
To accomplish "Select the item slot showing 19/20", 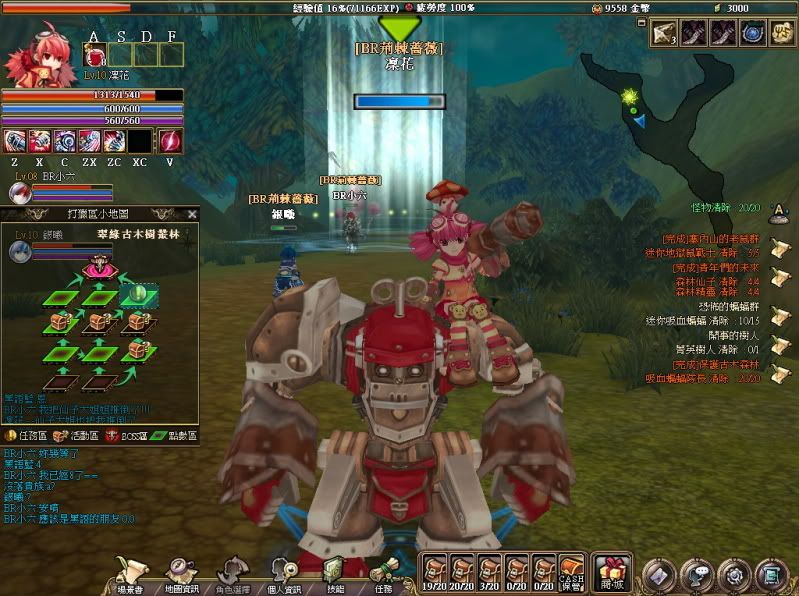I will click(434, 569).
